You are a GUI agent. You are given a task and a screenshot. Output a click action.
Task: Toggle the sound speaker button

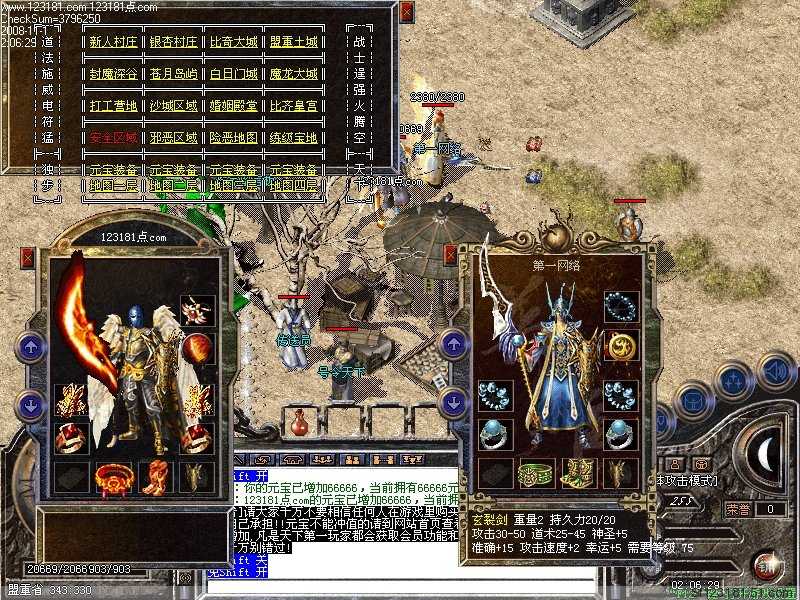tap(775, 372)
